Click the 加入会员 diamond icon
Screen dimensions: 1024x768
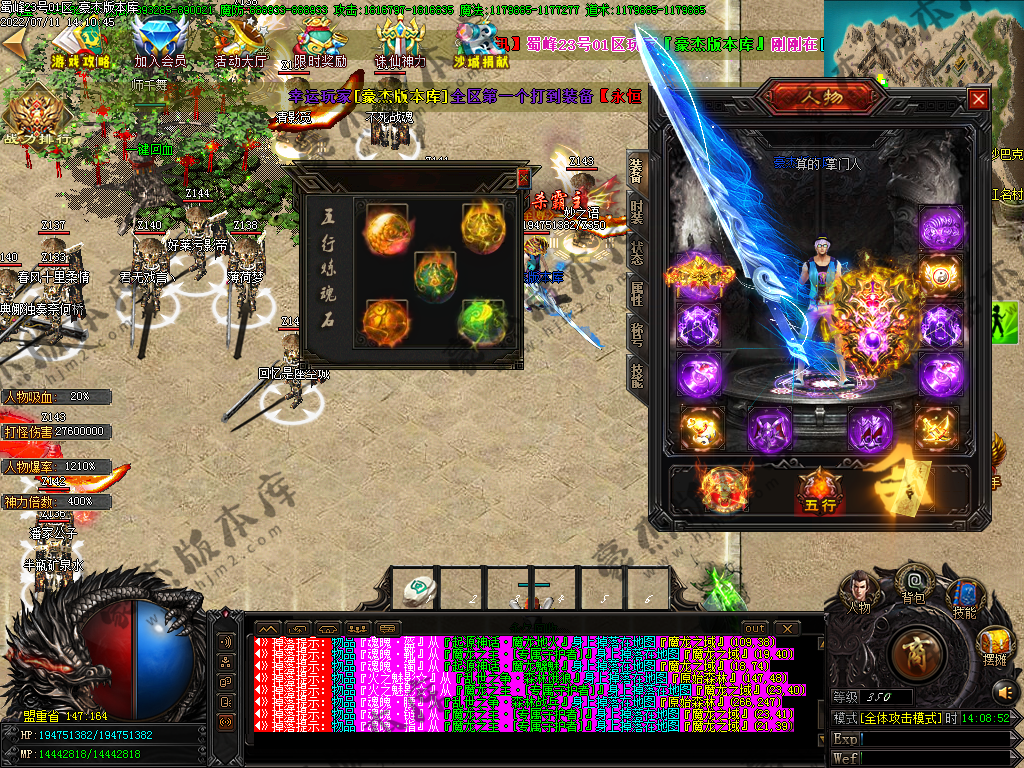click(x=160, y=45)
